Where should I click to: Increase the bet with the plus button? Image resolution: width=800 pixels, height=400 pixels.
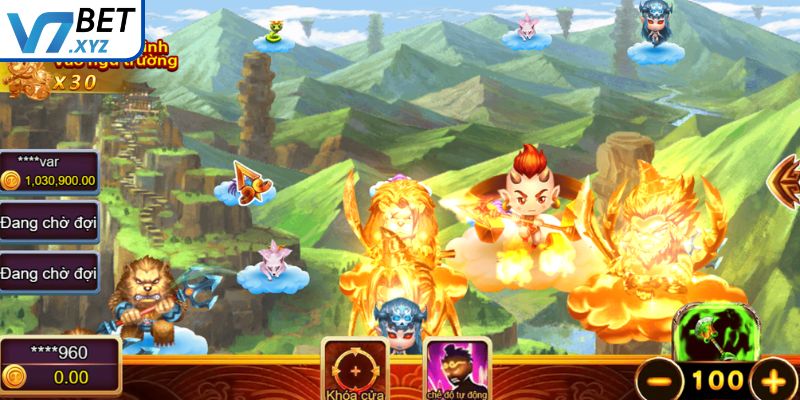point(771,380)
